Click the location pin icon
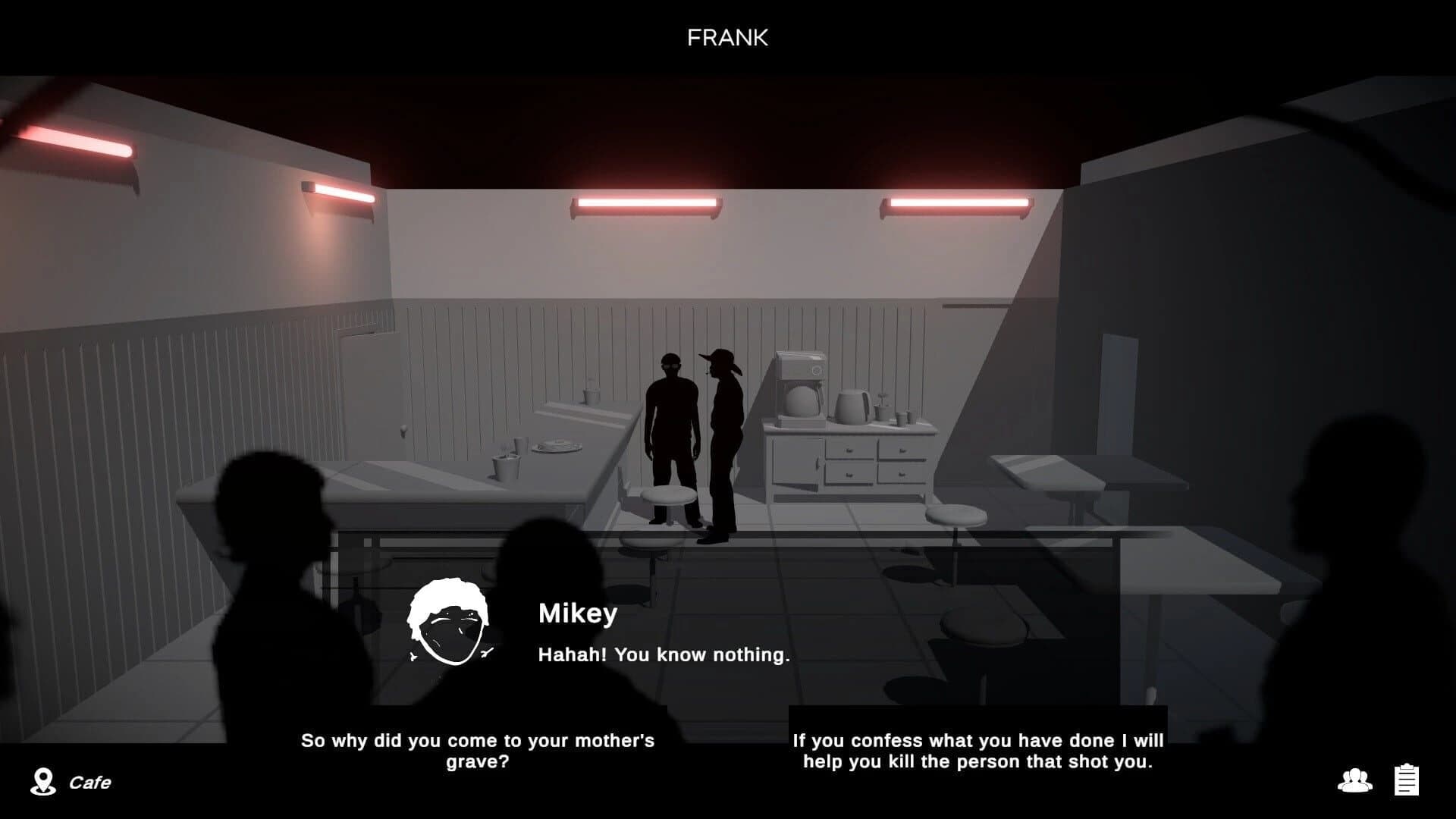Image resolution: width=1456 pixels, height=819 pixels. click(43, 782)
